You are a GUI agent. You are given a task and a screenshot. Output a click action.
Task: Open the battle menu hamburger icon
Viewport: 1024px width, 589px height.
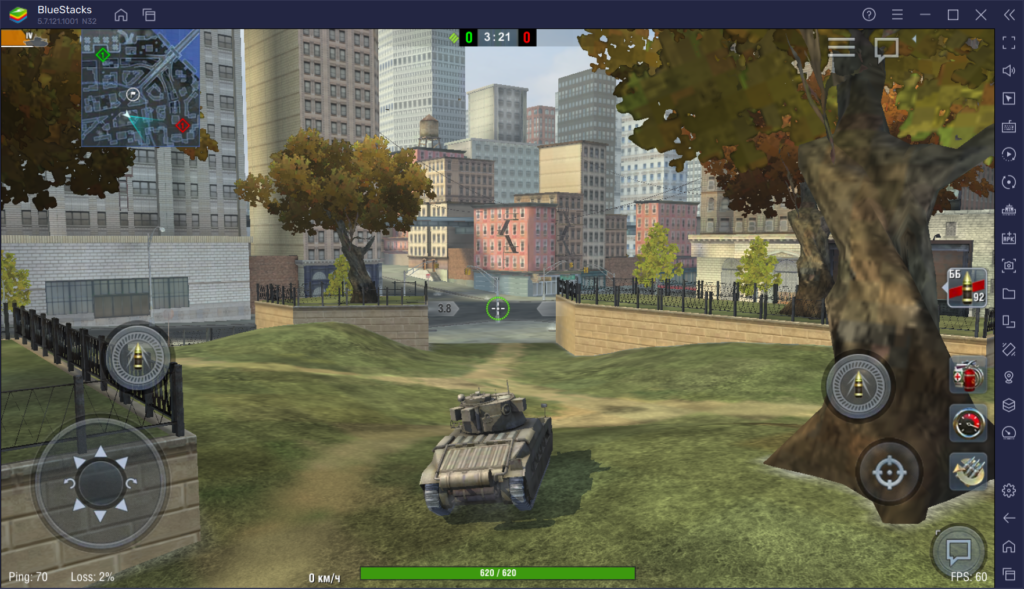841,47
